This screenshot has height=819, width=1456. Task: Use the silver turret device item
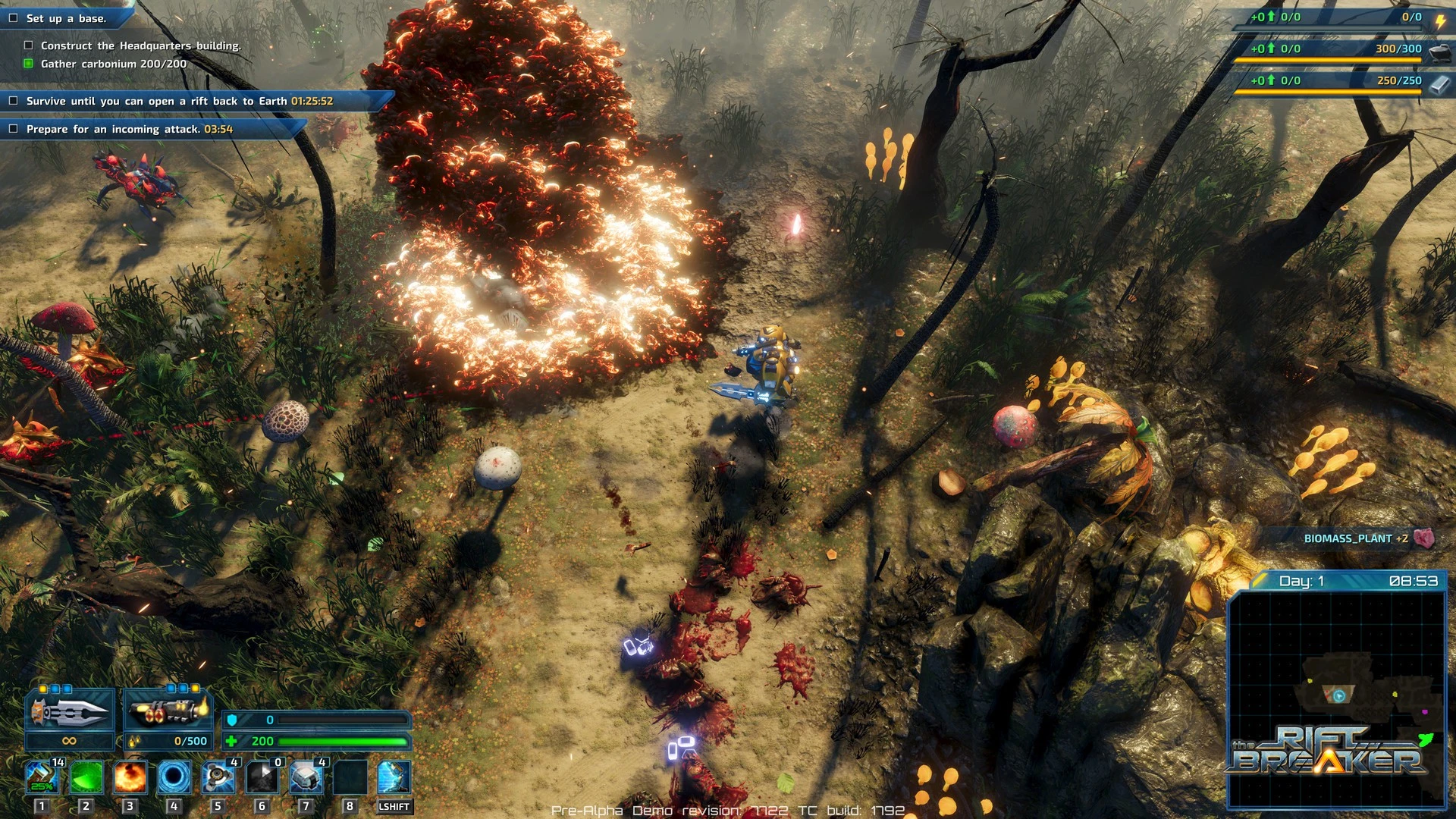306,778
